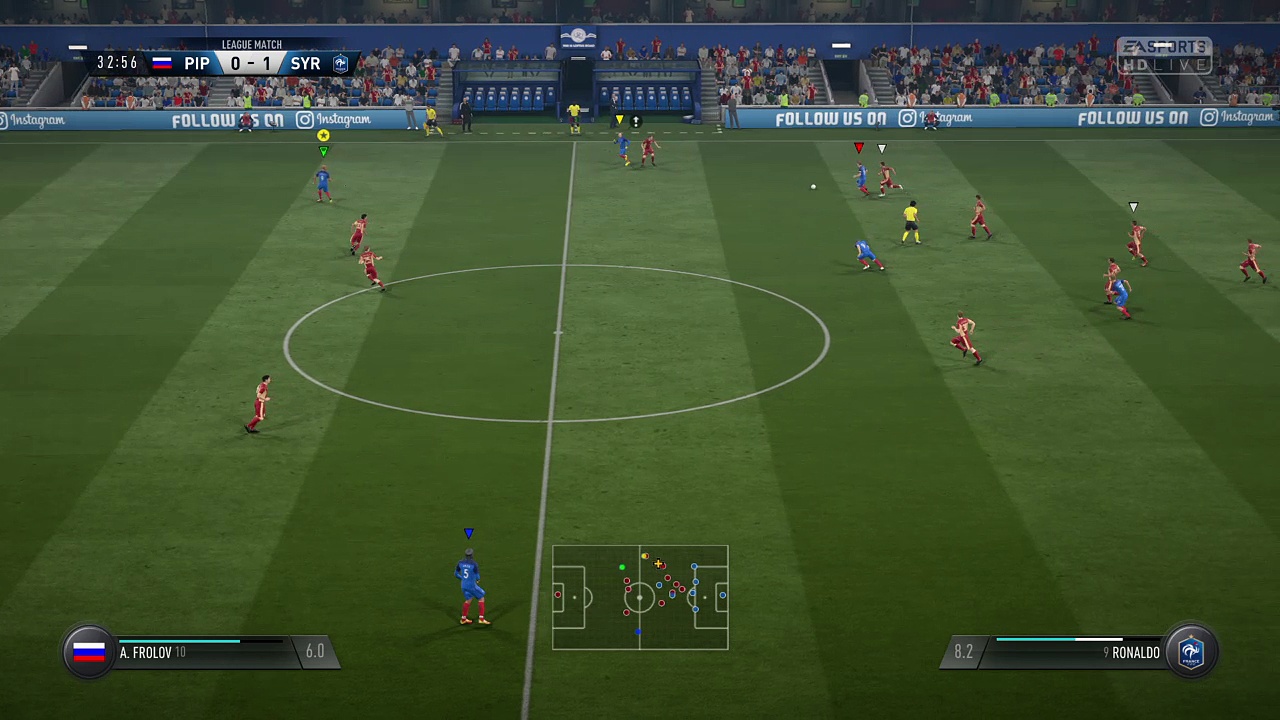
Task: Click the pitch radar minimap
Action: coord(640,597)
